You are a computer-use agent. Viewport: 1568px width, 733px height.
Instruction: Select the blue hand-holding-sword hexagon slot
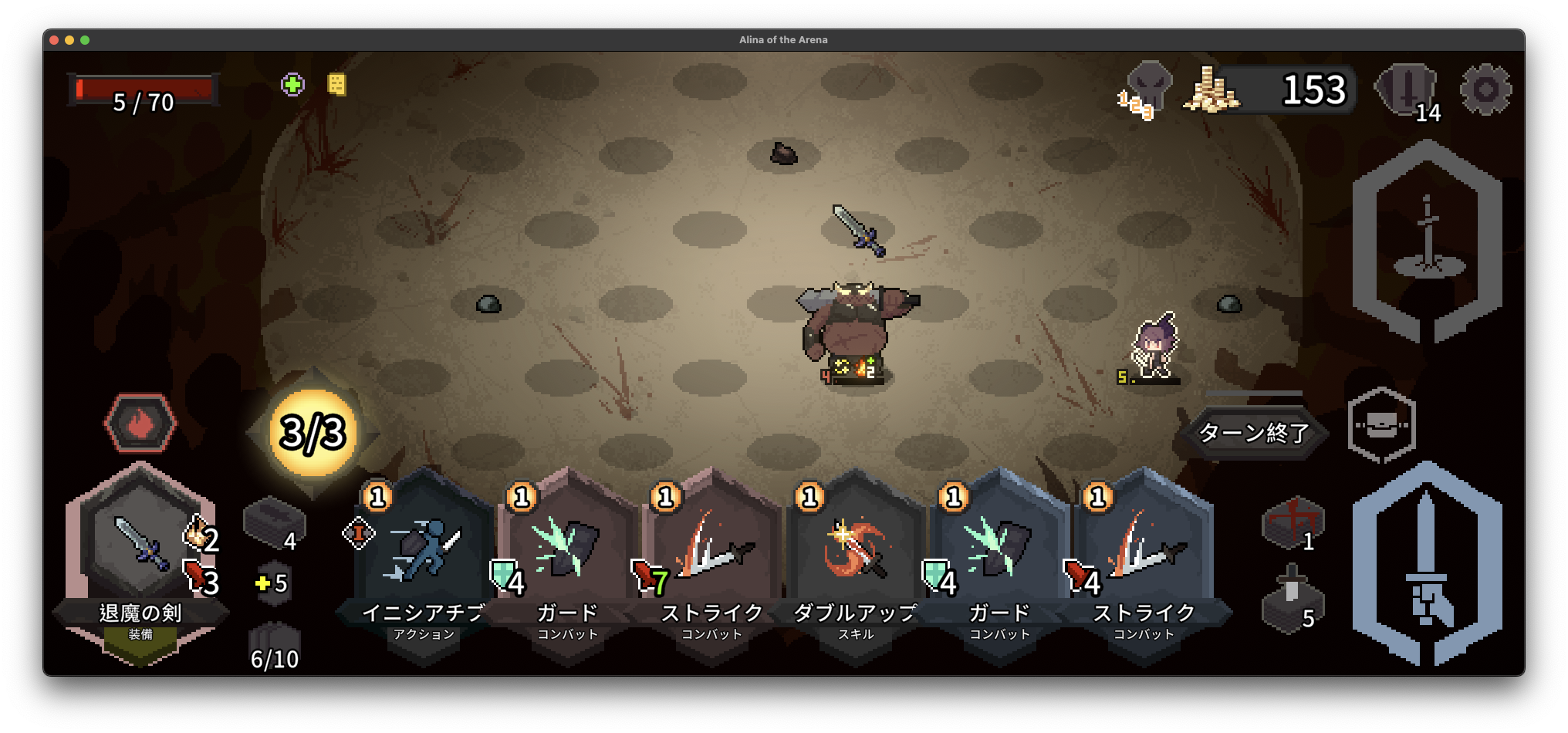(x=1427, y=563)
